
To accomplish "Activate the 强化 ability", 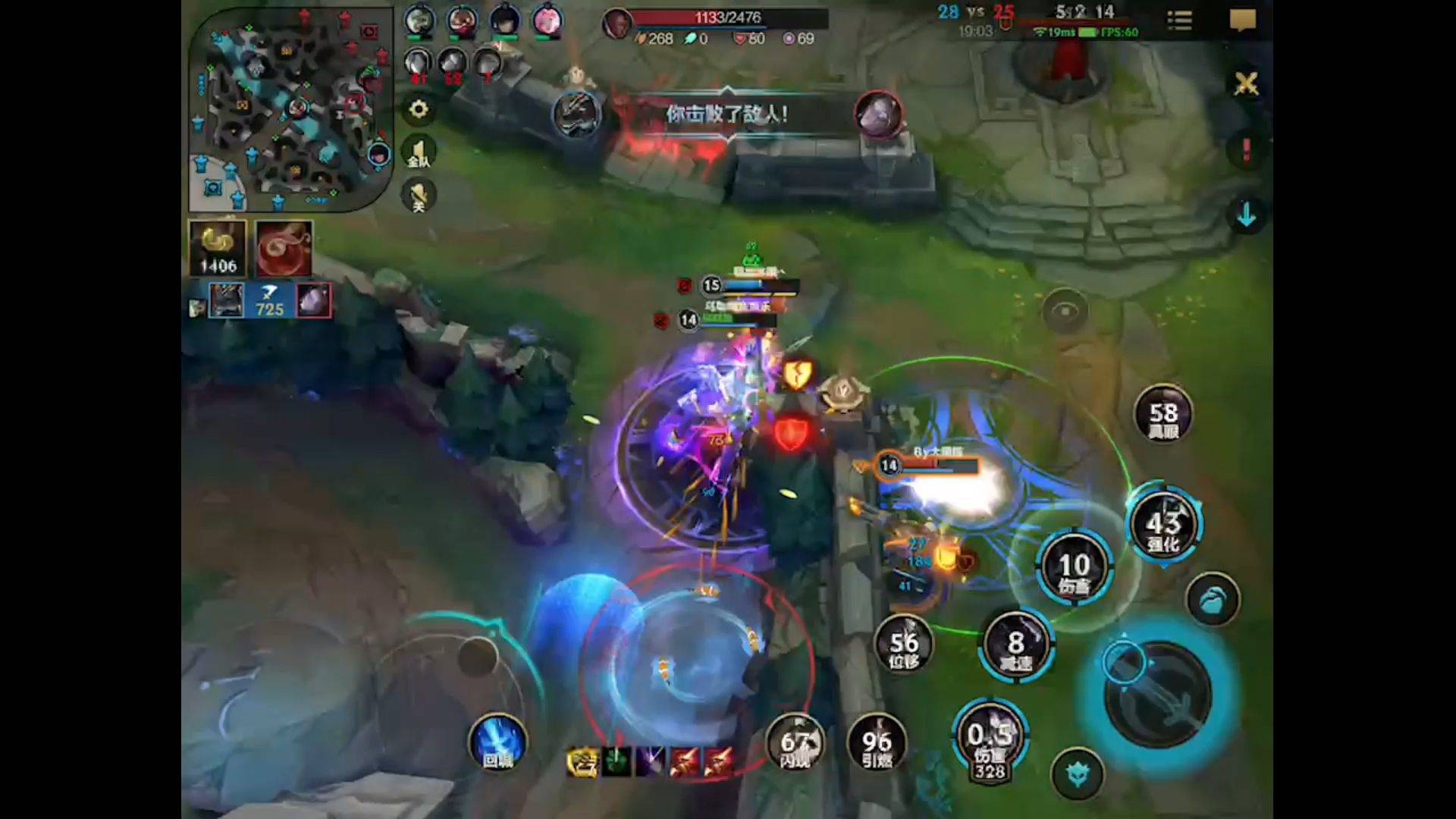I will pos(1163,526).
